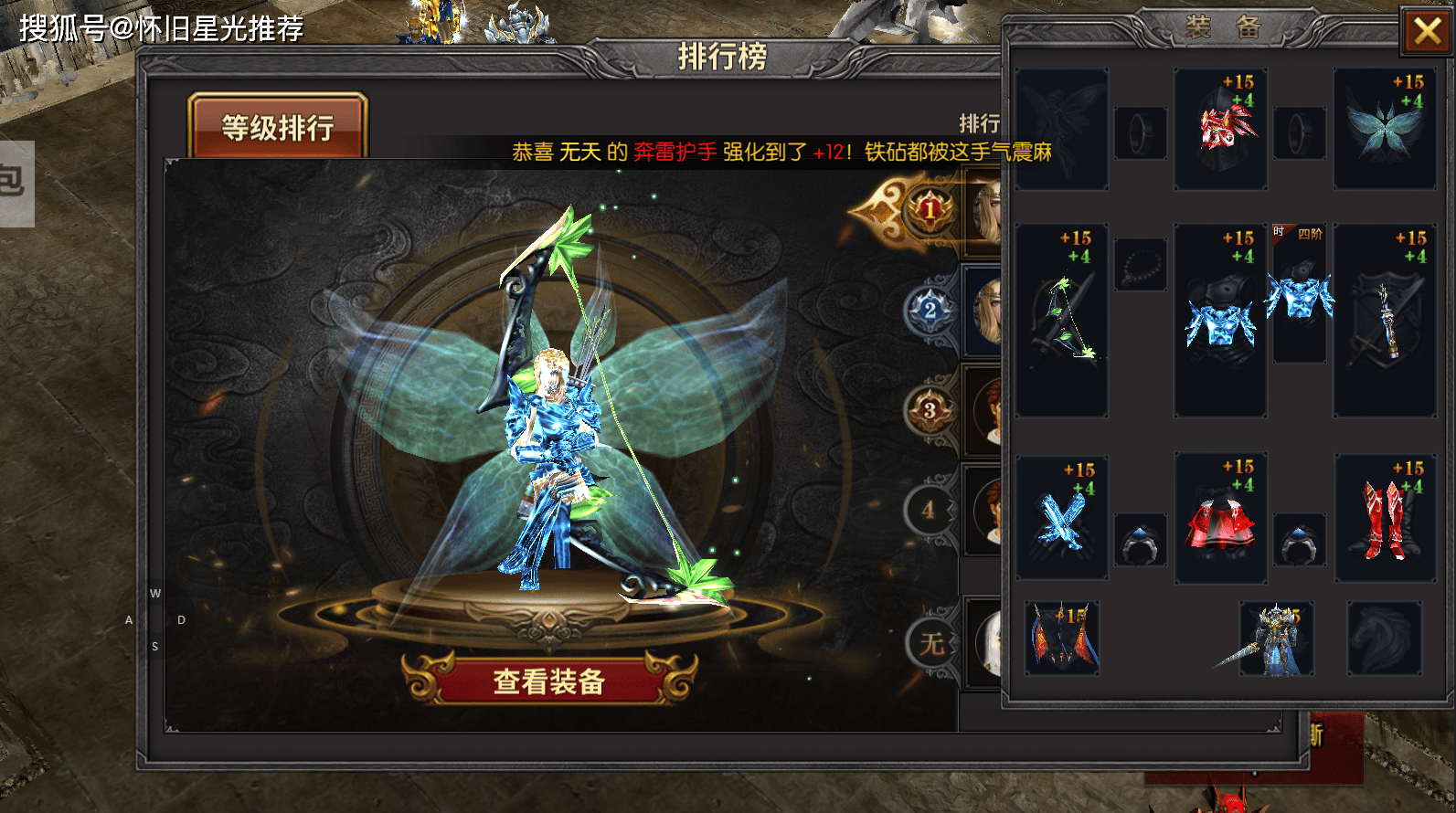Select the dark cape slot
This screenshot has height=813, width=1456.
click(x=1061, y=638)
